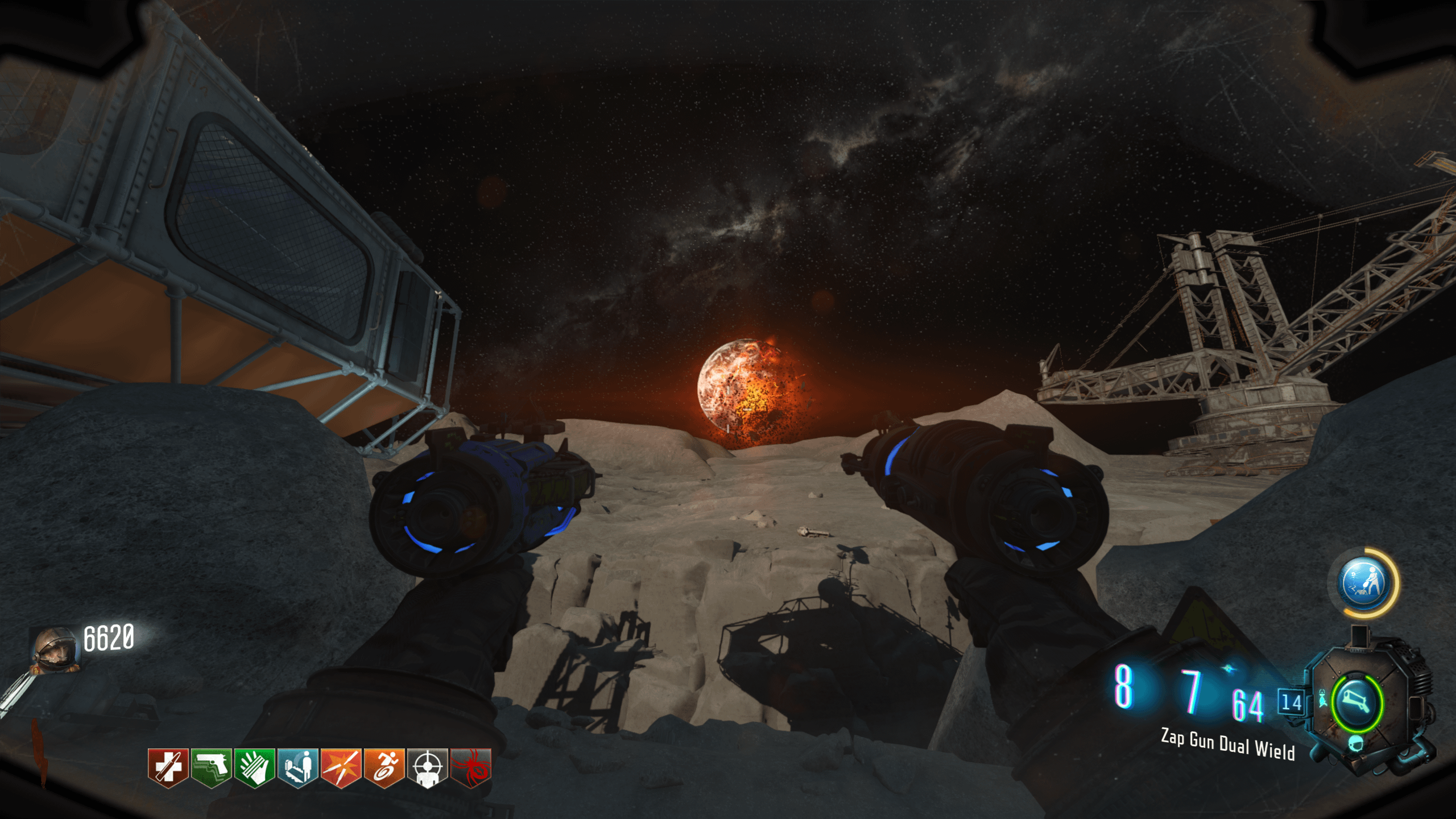This screenshot has height=819, width=1456.
Task: Select the red spider Widow's Wine perk
Action: (x=470, y=767)
